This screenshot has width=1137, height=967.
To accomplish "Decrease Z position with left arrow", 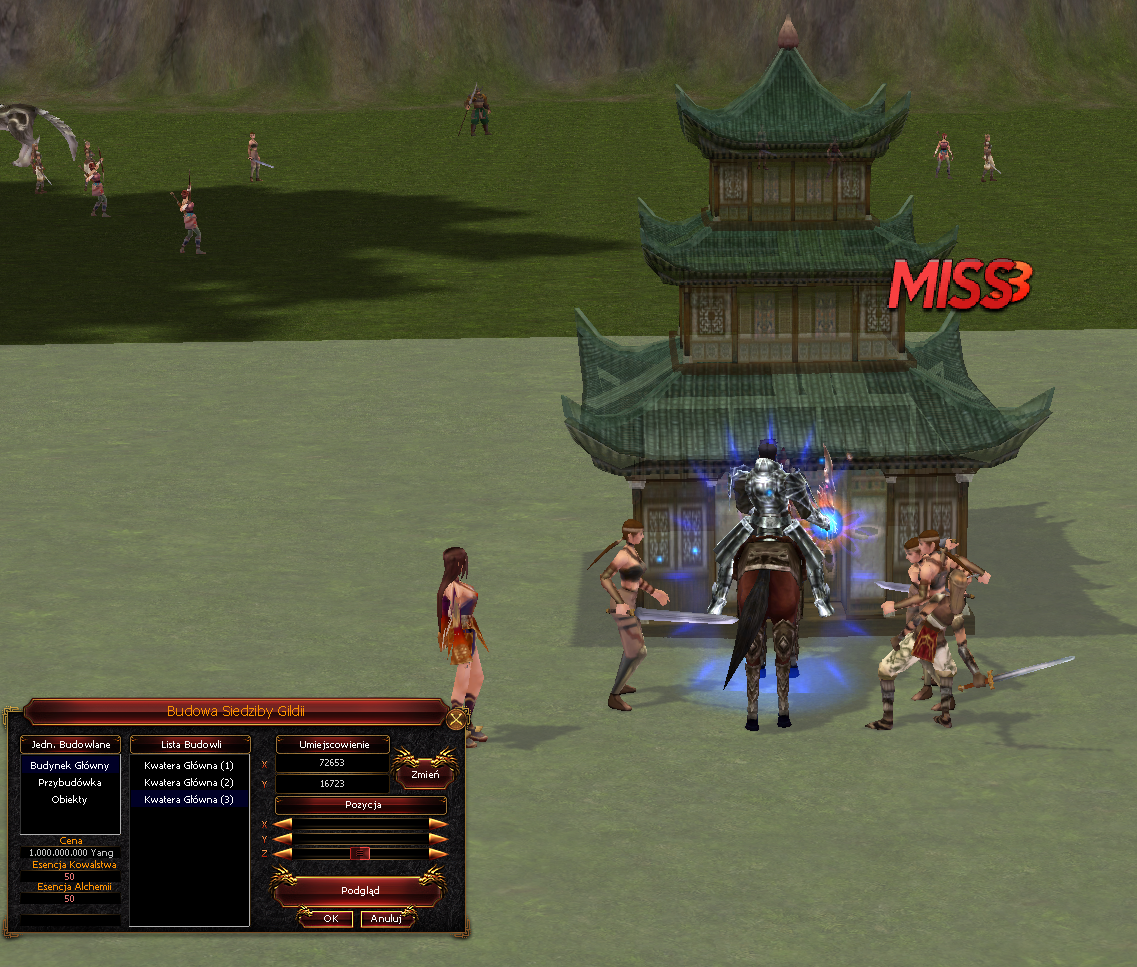I will click(x=284, y=853).
